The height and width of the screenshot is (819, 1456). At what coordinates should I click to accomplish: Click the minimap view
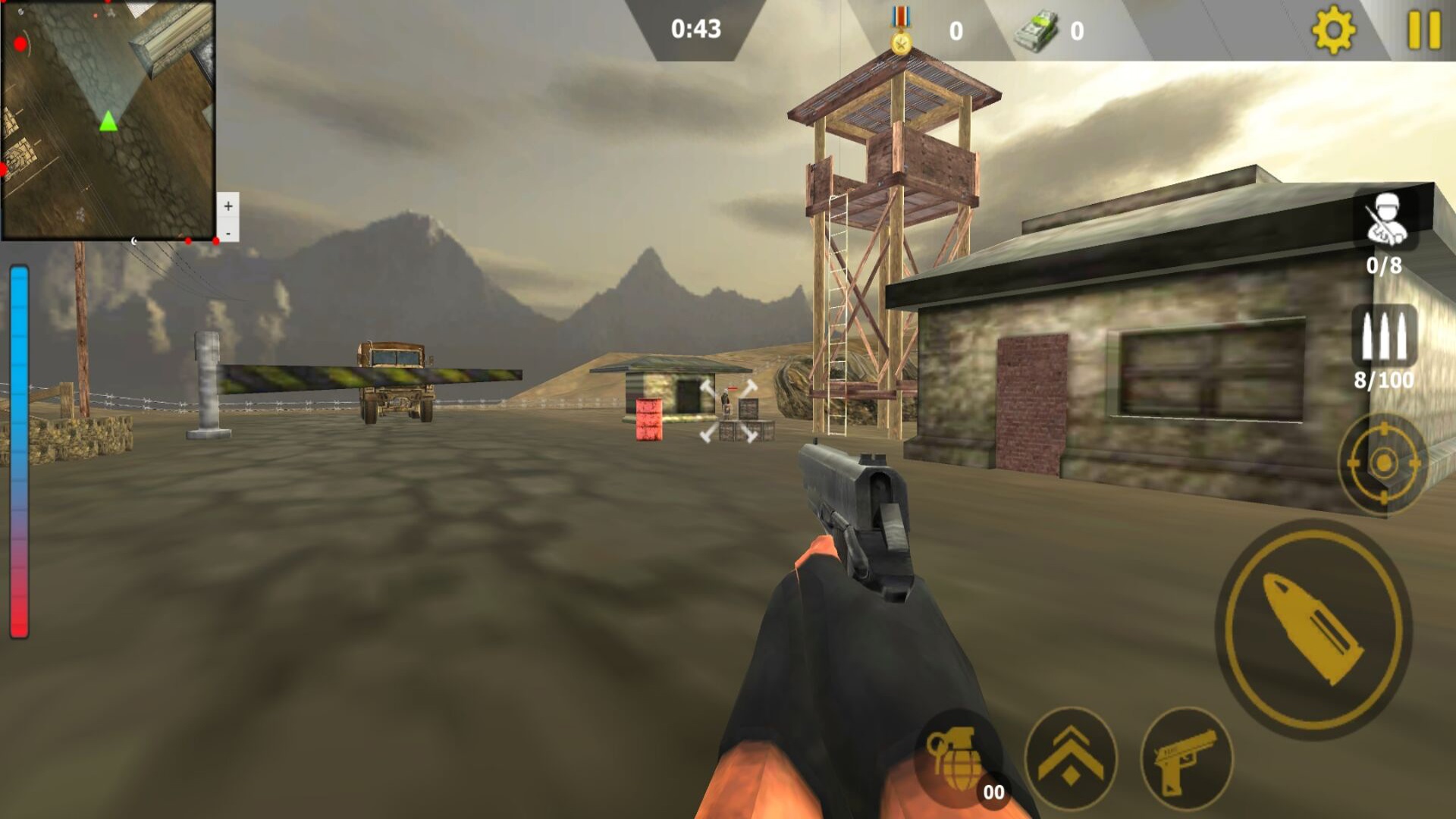click(108, 120)
